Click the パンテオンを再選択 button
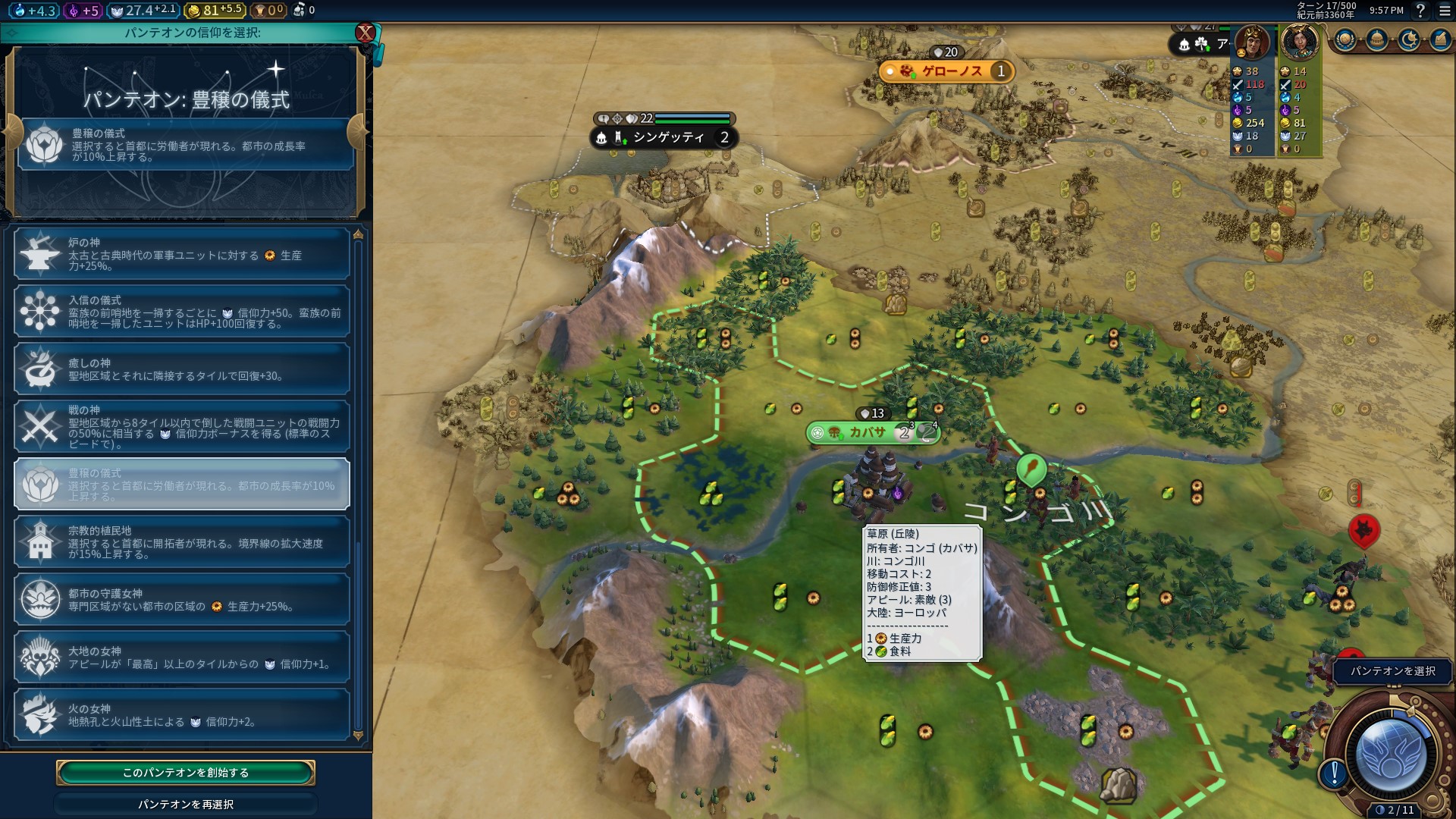The height and width of the screenshot is (819, 1456). 186,804
